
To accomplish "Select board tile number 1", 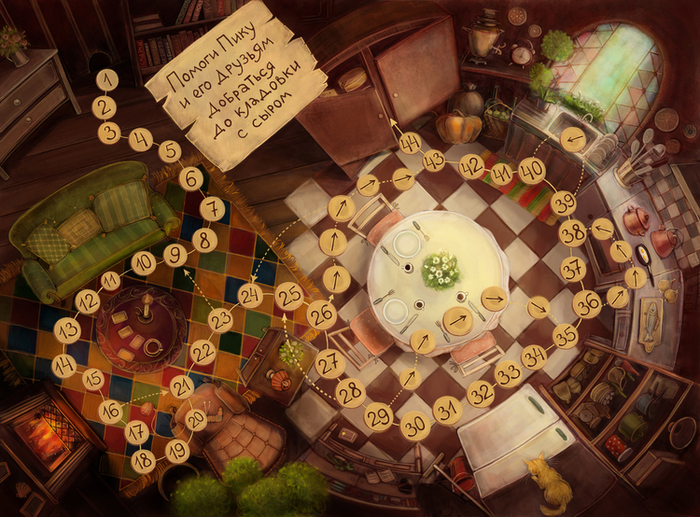I will tap(104, 79).
